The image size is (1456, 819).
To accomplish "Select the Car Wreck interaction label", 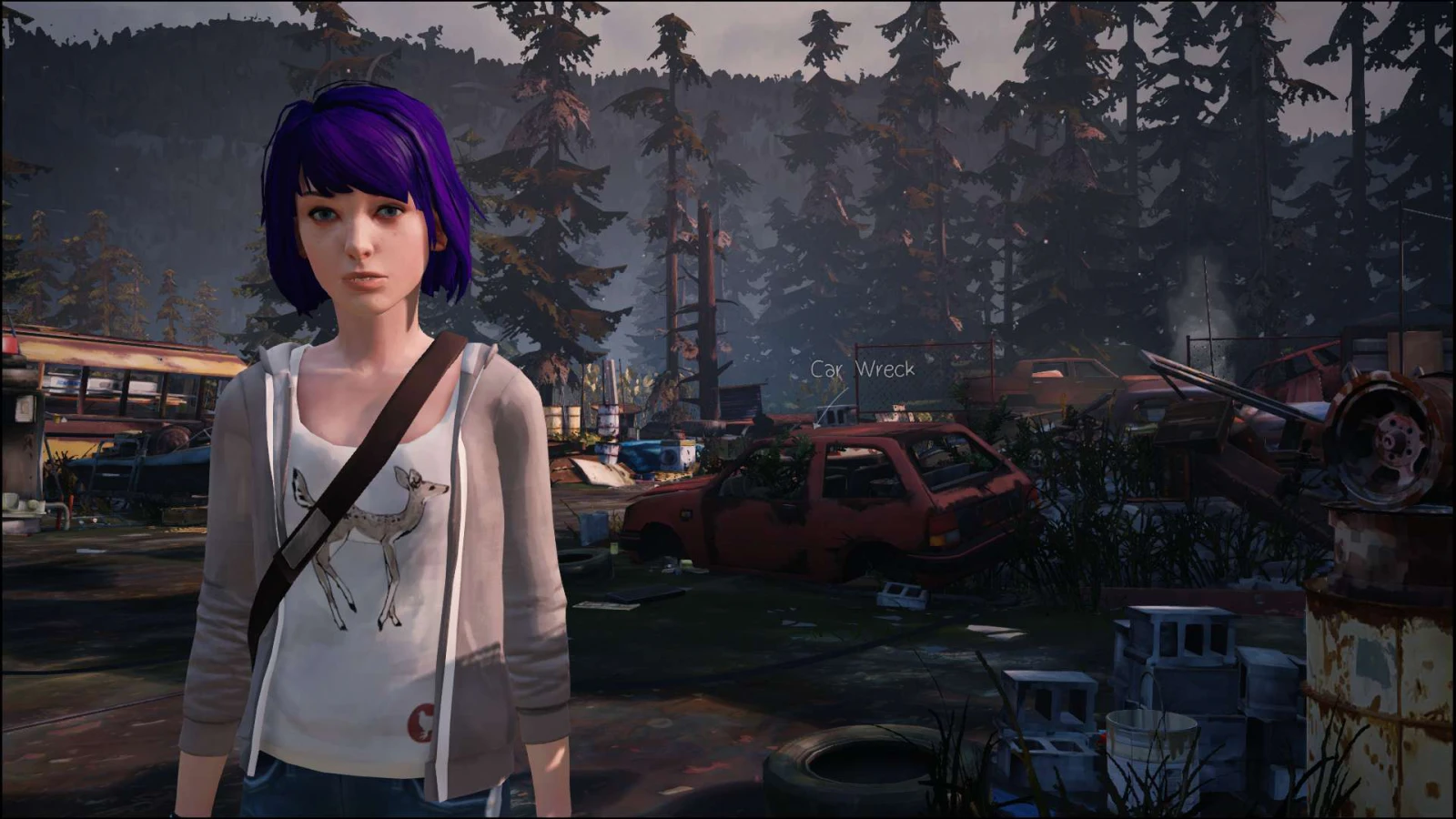I will [x=863, y=369].
